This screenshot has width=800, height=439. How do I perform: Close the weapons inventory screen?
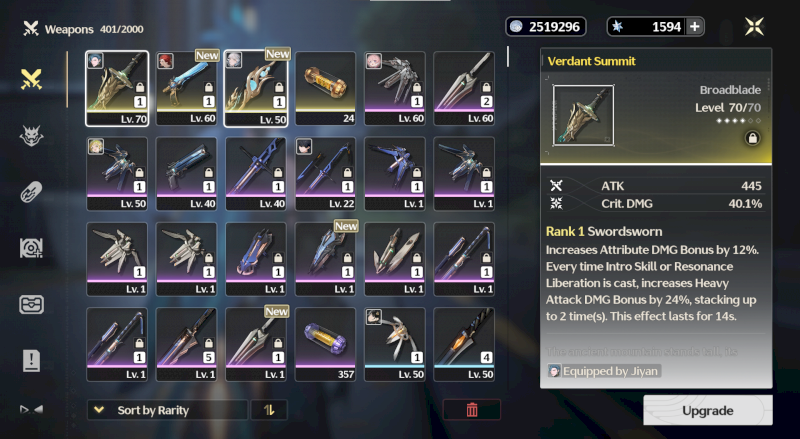click(755, 27)
